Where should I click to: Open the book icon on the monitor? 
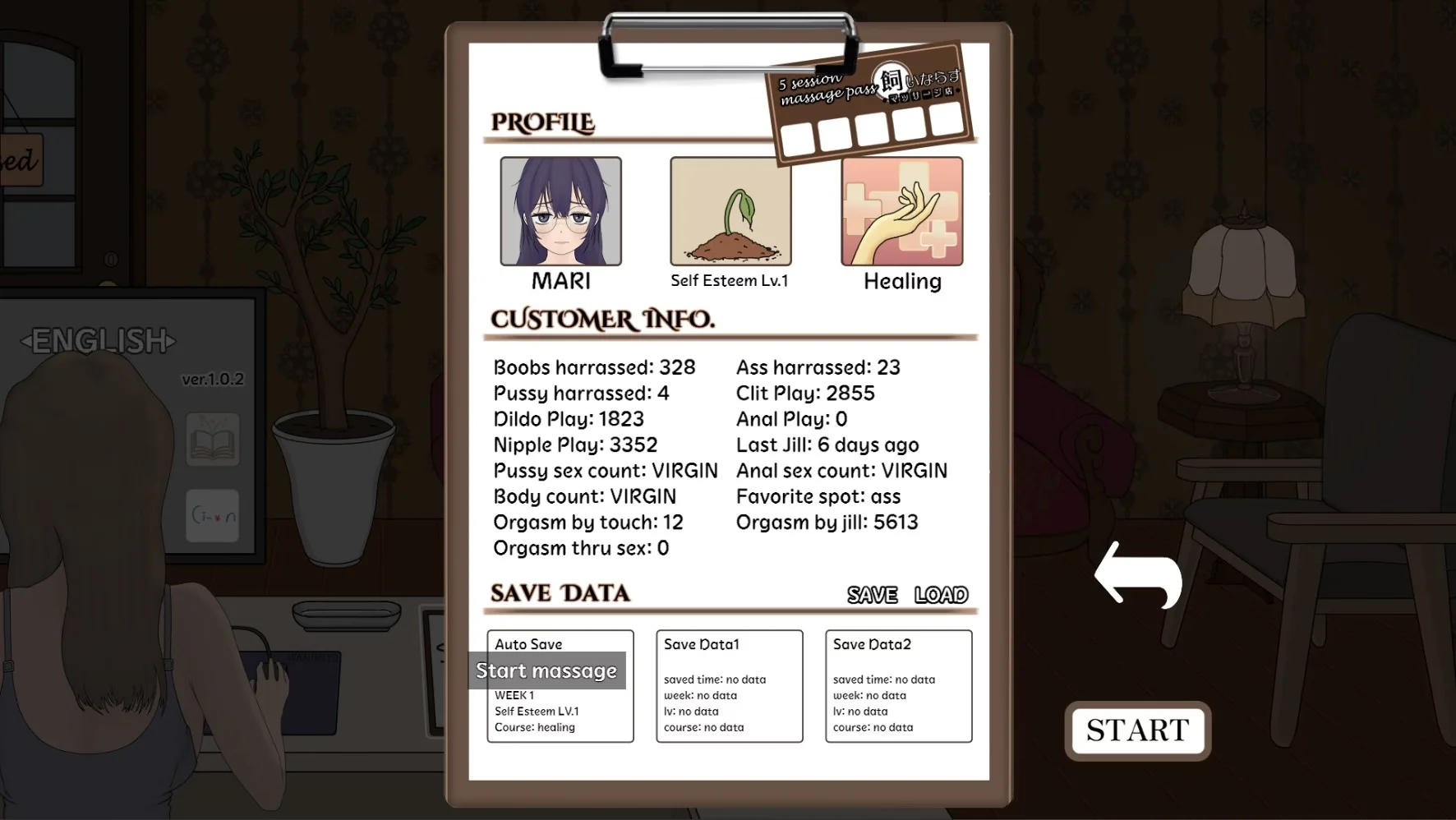pyautogui.click(x=213, y=440)
